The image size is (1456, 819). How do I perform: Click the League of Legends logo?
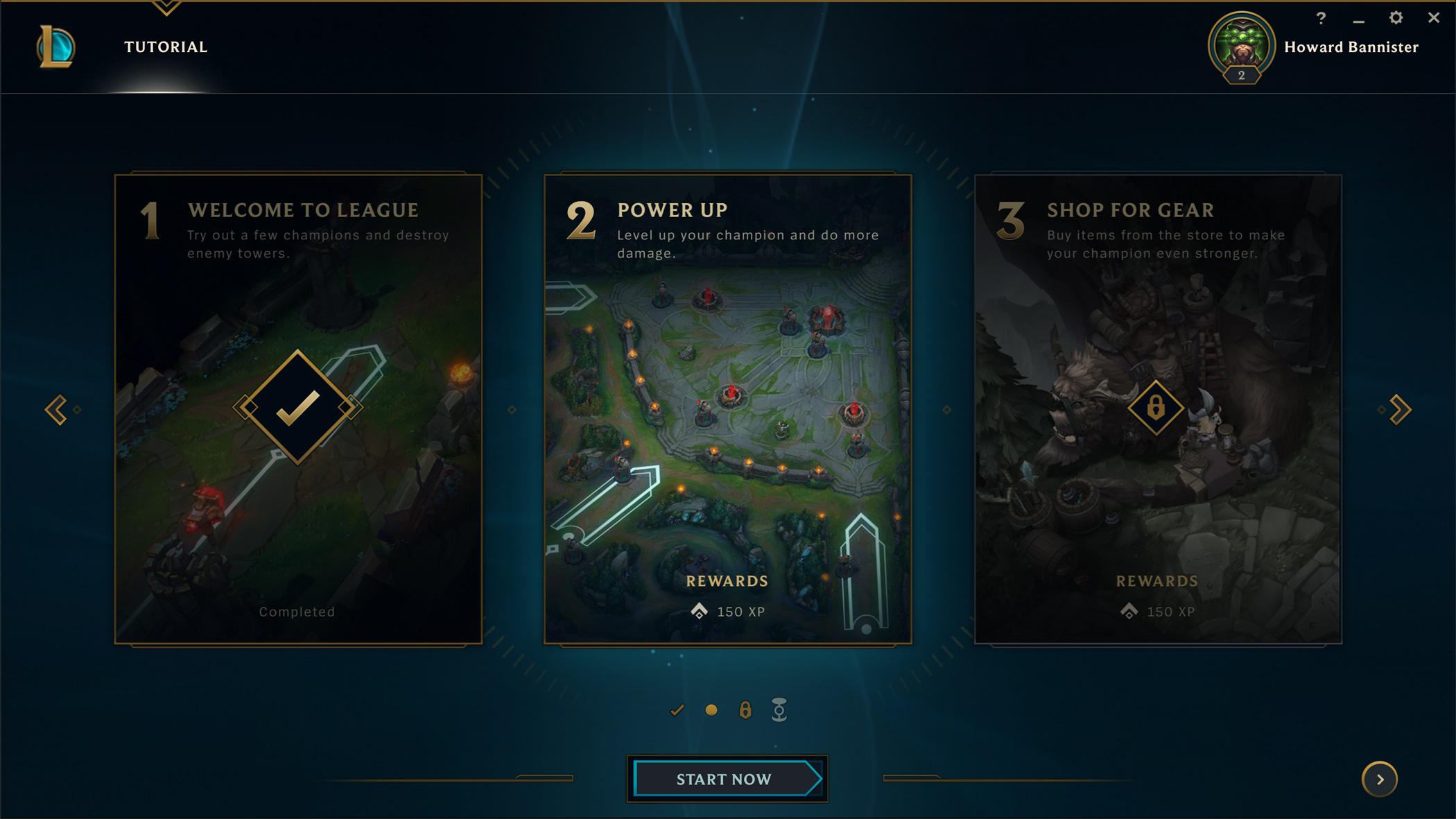55,47
